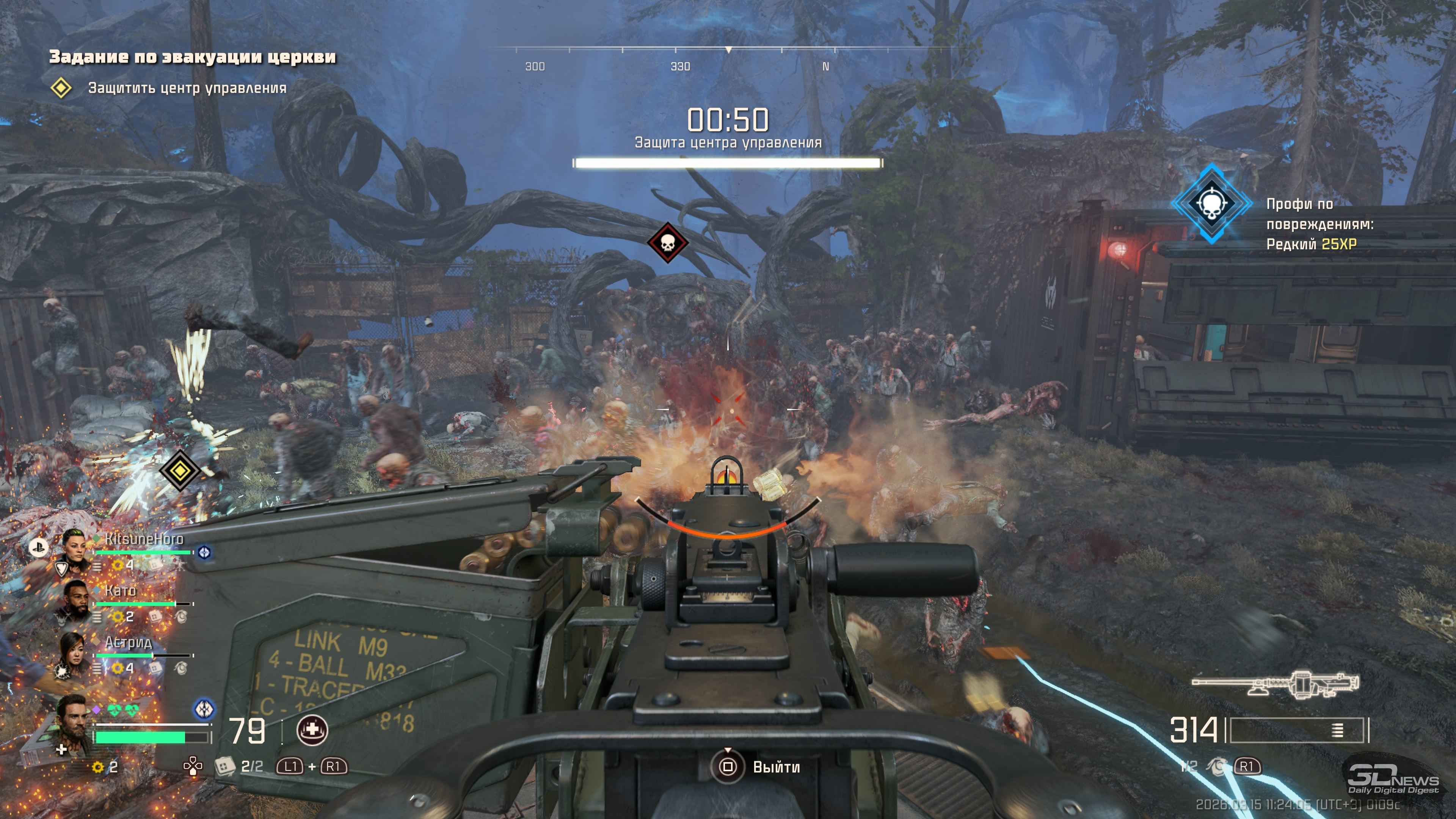Click the compass strip at the top
This screenshot has width=1456, height=819.
728,57
